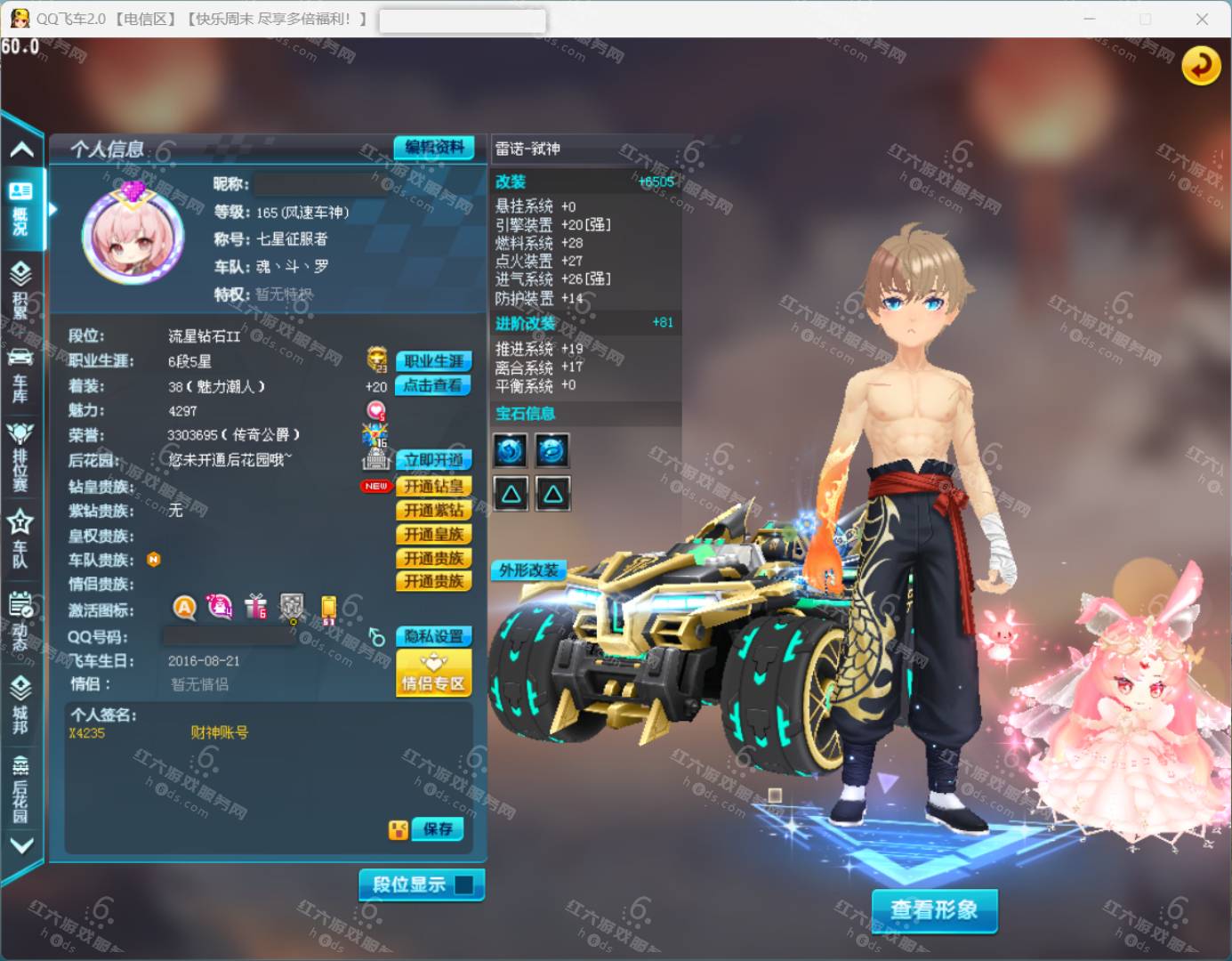Select the 城邦 city-state tab
The image size is (1232, 961).
coord(20,704)
